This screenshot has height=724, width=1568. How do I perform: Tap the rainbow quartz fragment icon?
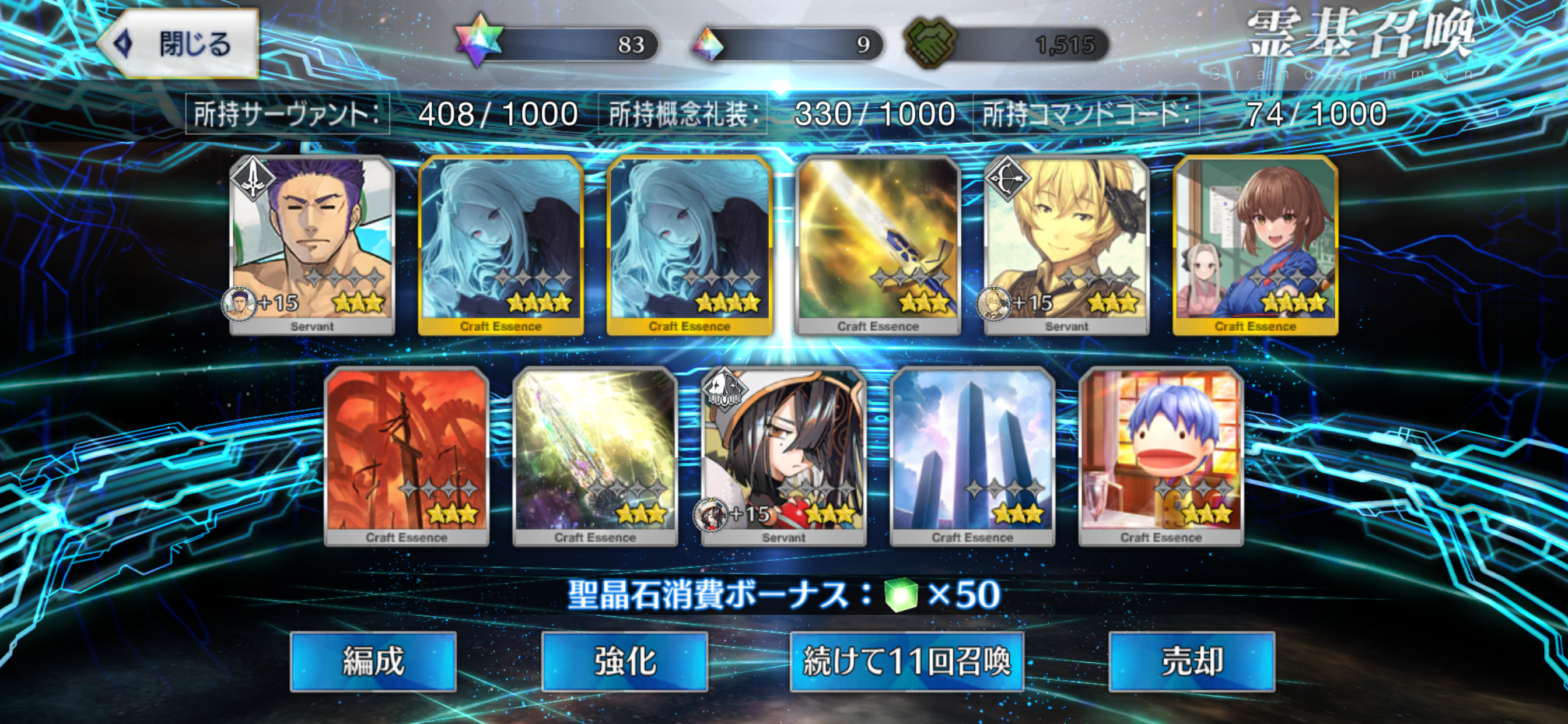pos(708,44)
